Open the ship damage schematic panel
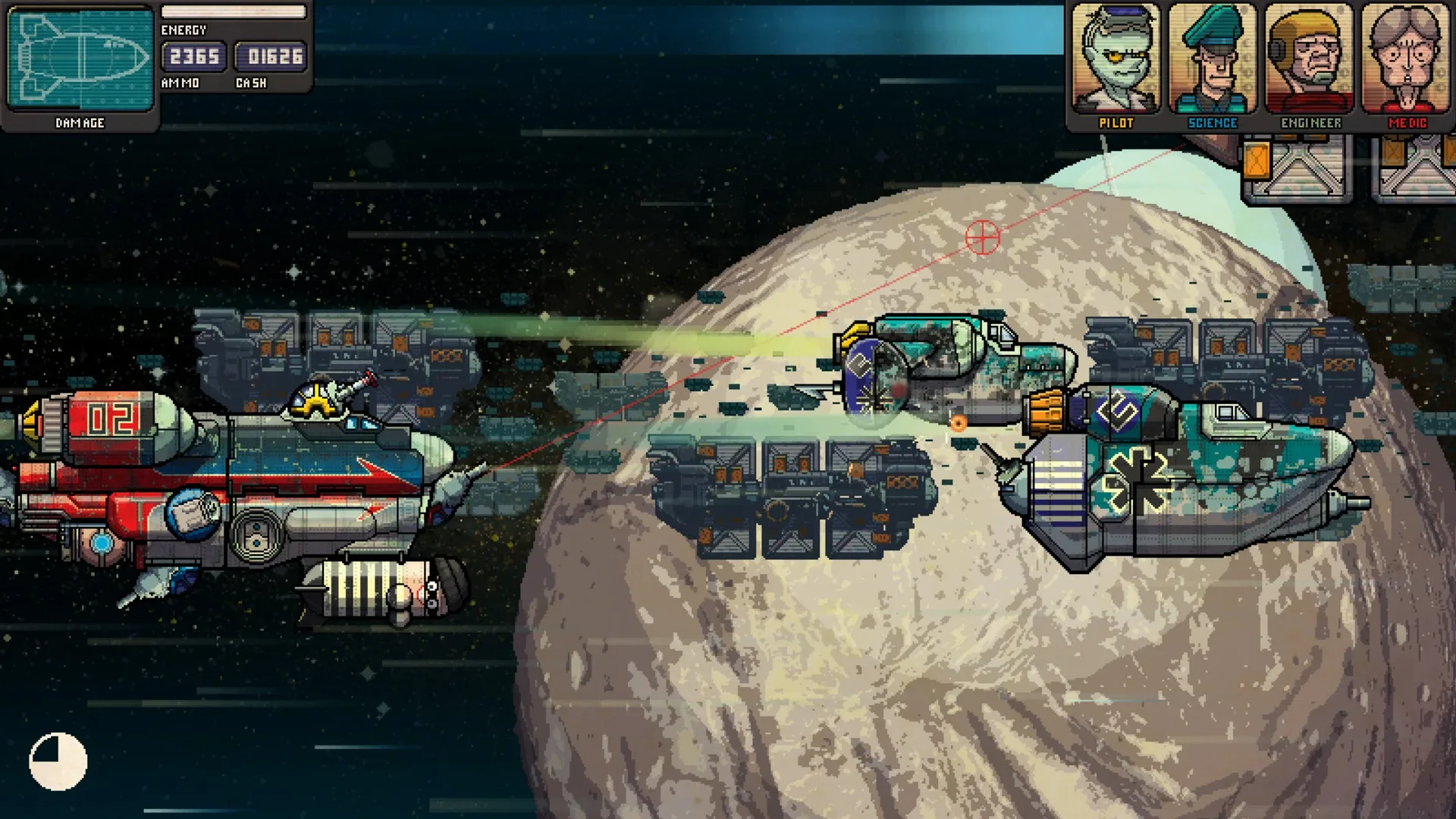This screenshot has height=819, width=1456. (x=80, y=59)
